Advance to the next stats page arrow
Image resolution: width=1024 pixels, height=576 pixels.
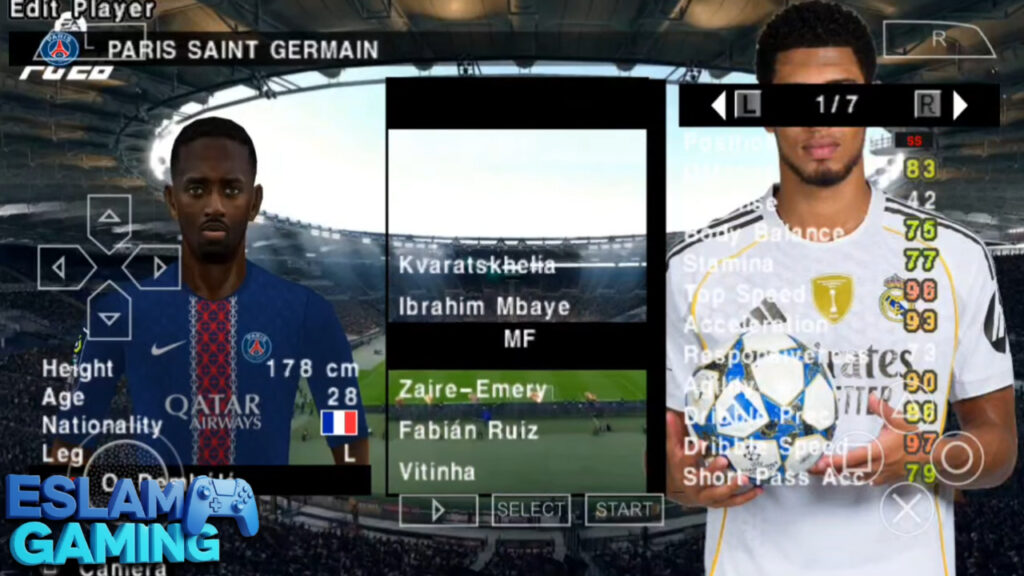[960, 105]
